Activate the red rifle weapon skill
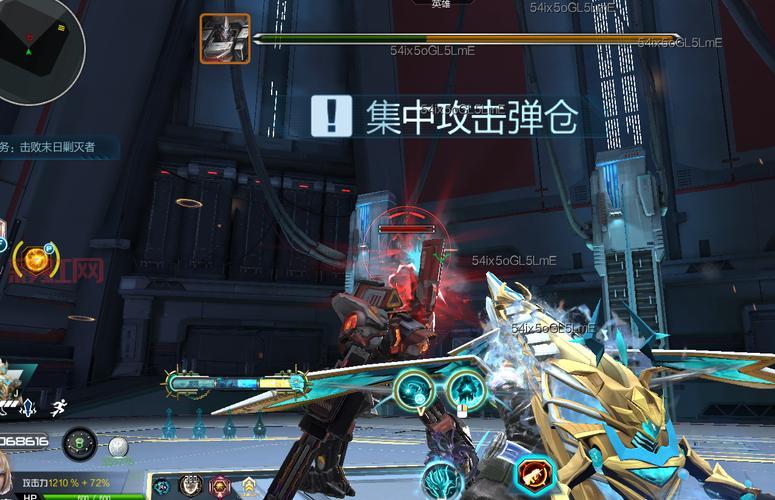 click(x=534, y=475)
